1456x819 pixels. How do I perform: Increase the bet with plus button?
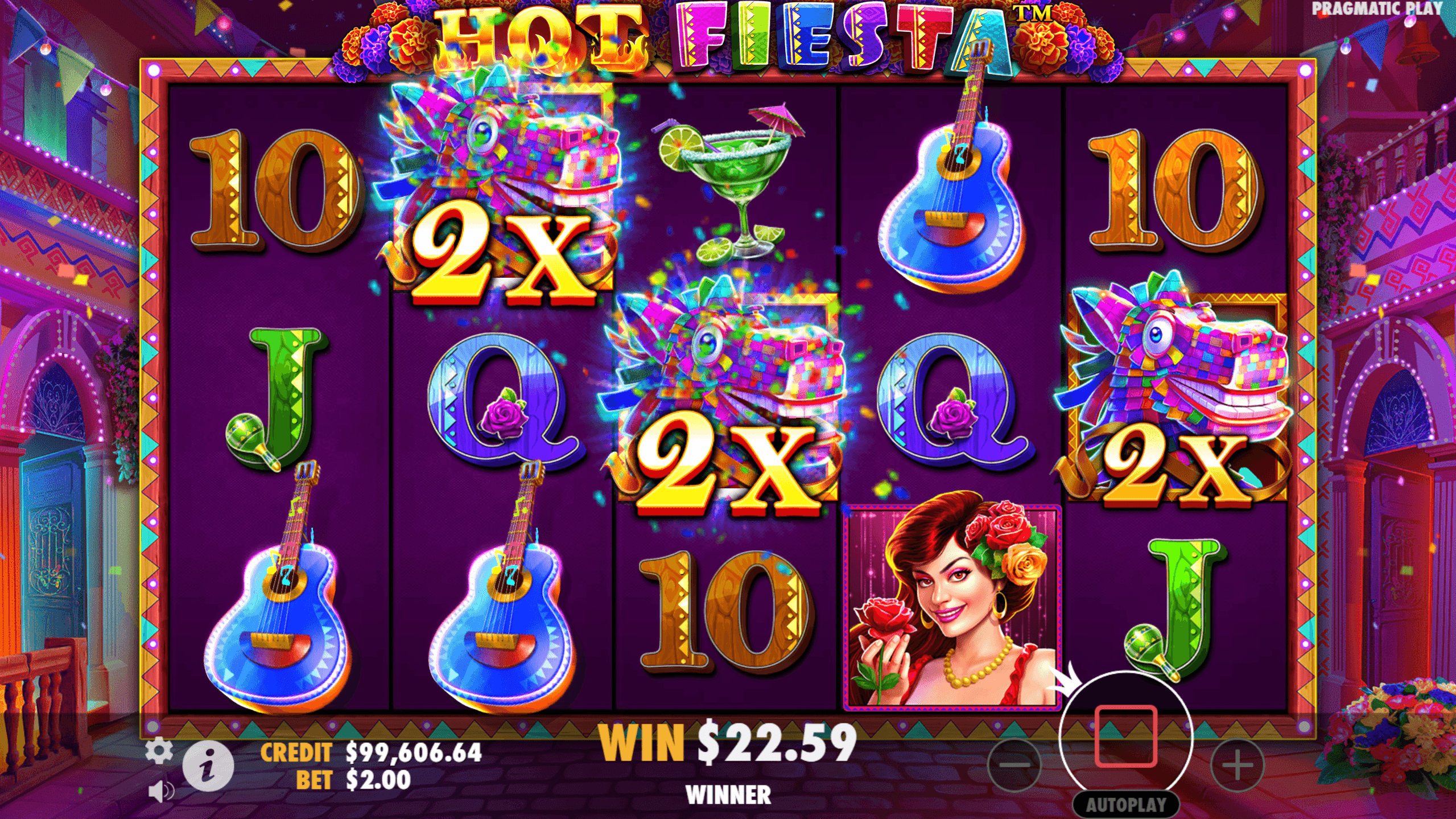pyautogui.click(x=1237, y=765)
